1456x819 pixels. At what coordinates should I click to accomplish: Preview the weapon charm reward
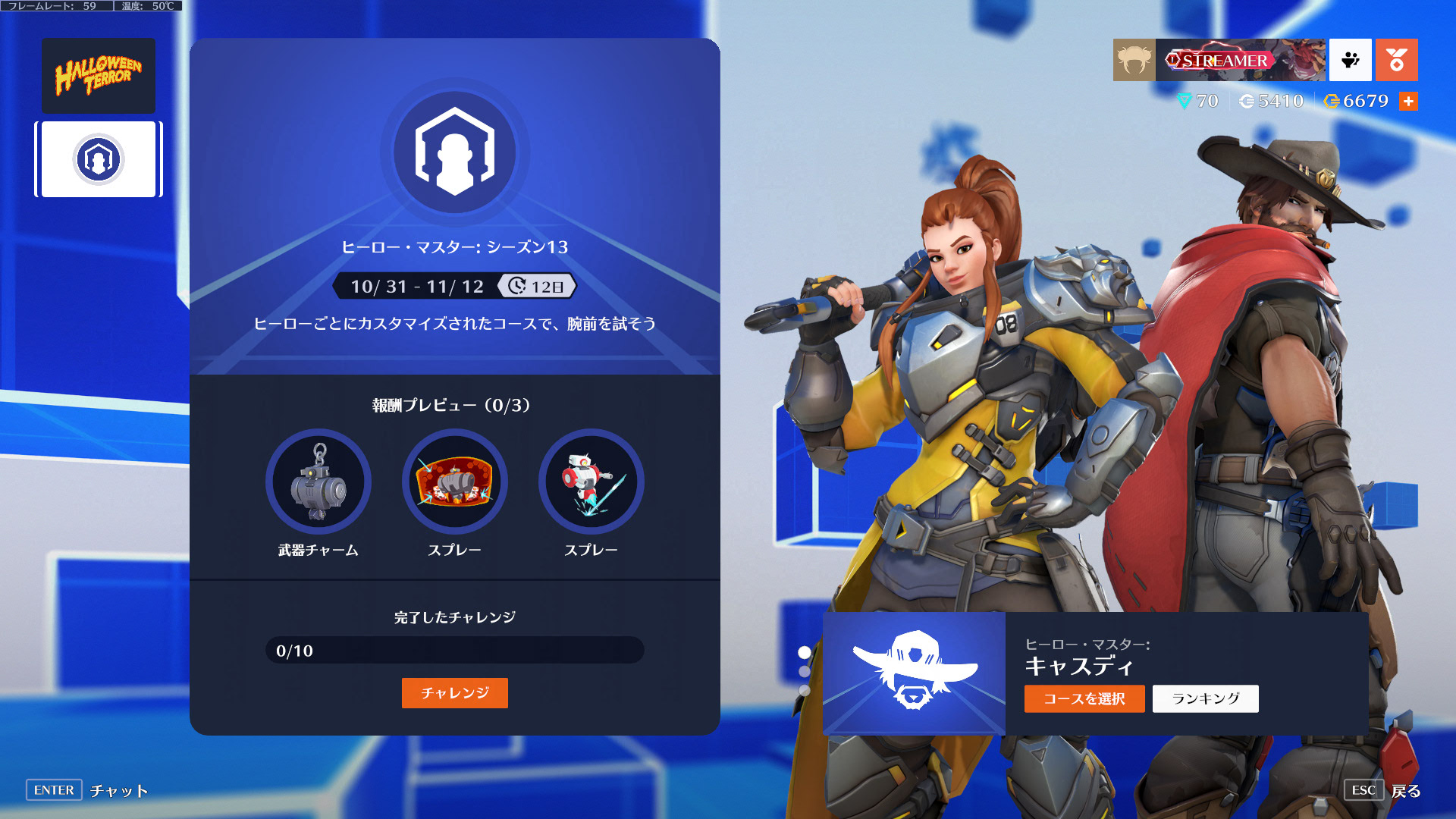[318, 482]
